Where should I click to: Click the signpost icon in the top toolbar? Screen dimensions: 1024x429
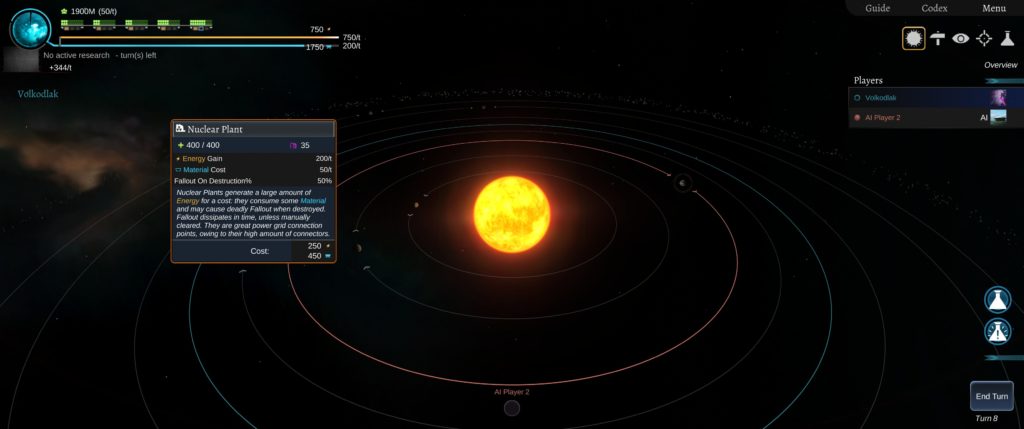[938, 38]
